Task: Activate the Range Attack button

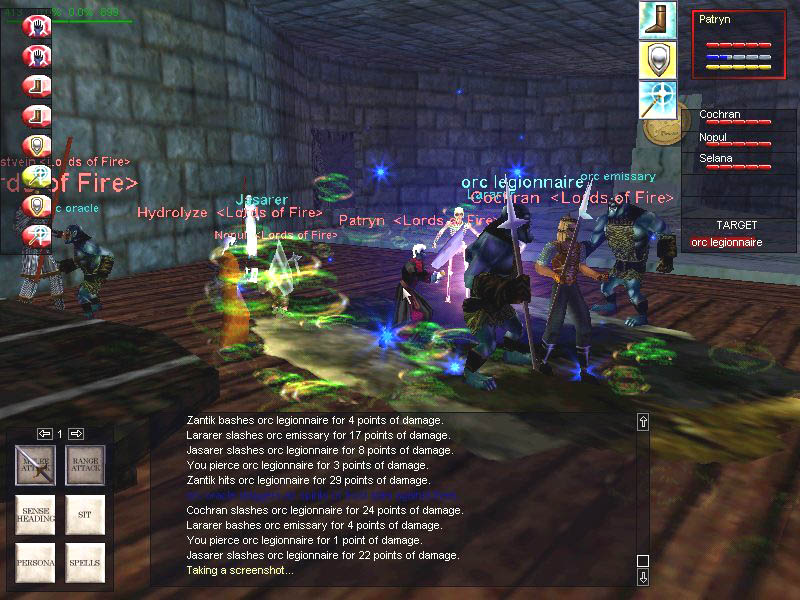Action: 86,465
